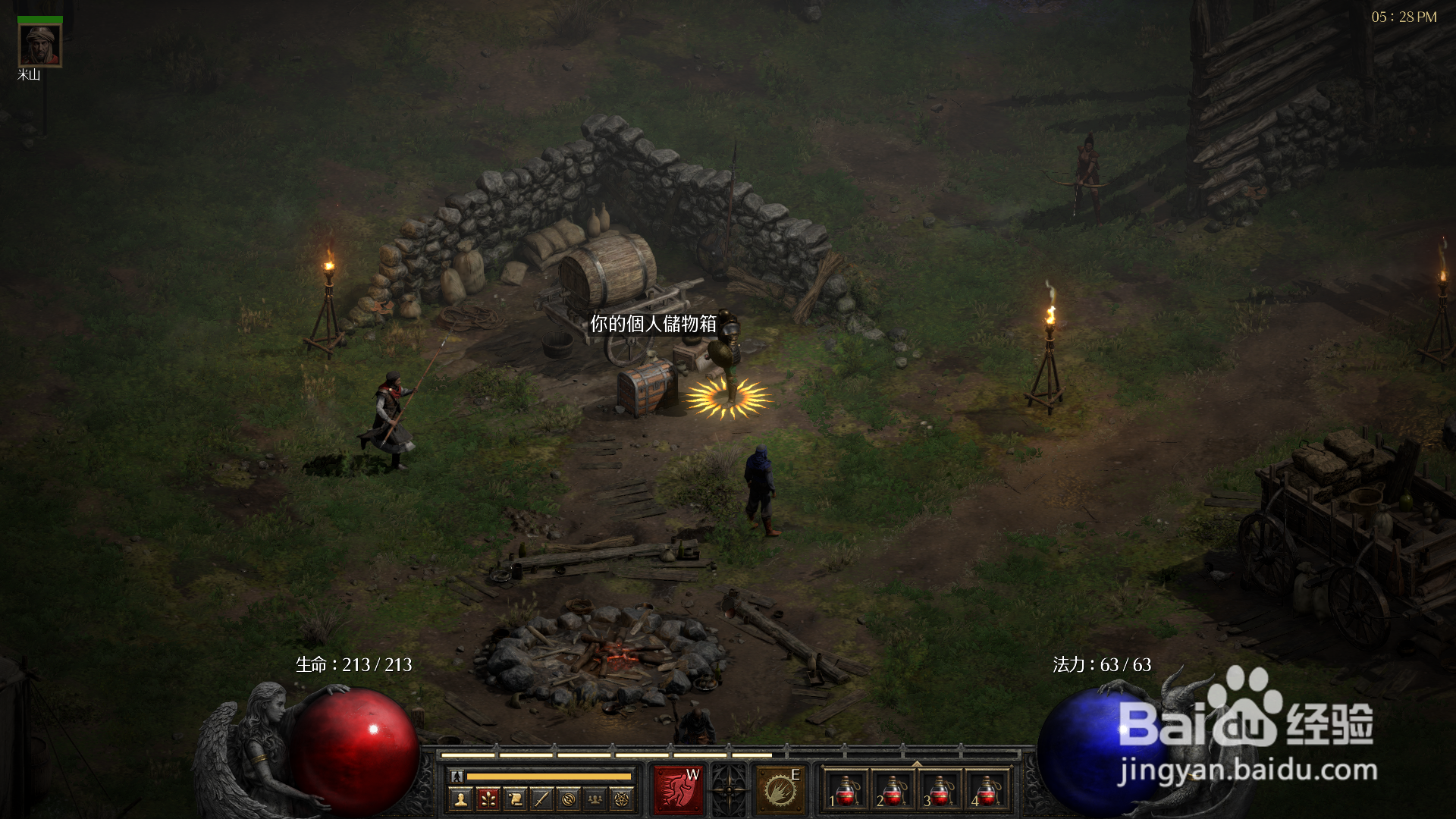Open the game menu pentagram icon
Viewport: 1456px width, 819px height.
[x=622, y=799]
